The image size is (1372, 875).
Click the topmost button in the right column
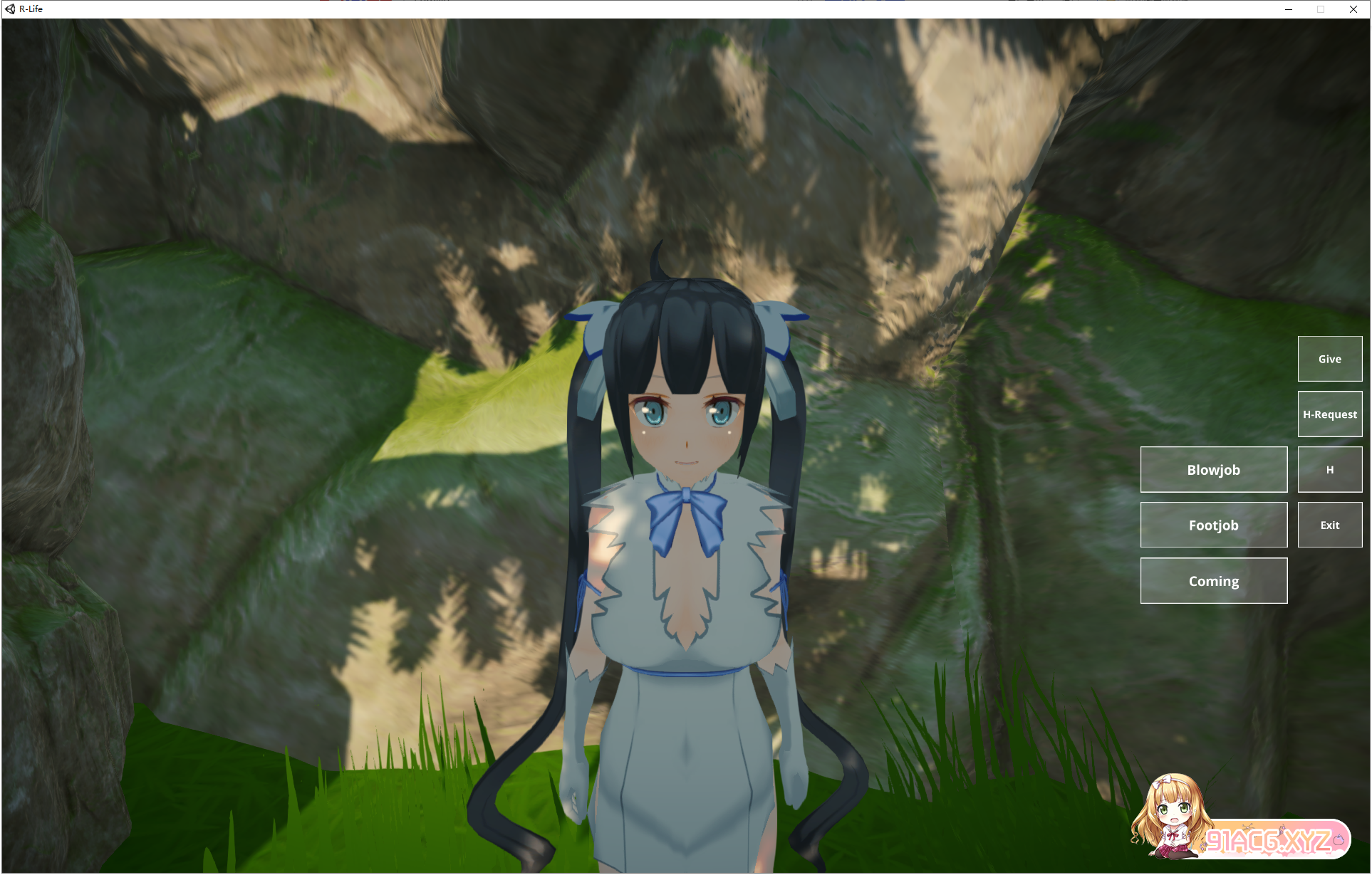pos(1329,358)
